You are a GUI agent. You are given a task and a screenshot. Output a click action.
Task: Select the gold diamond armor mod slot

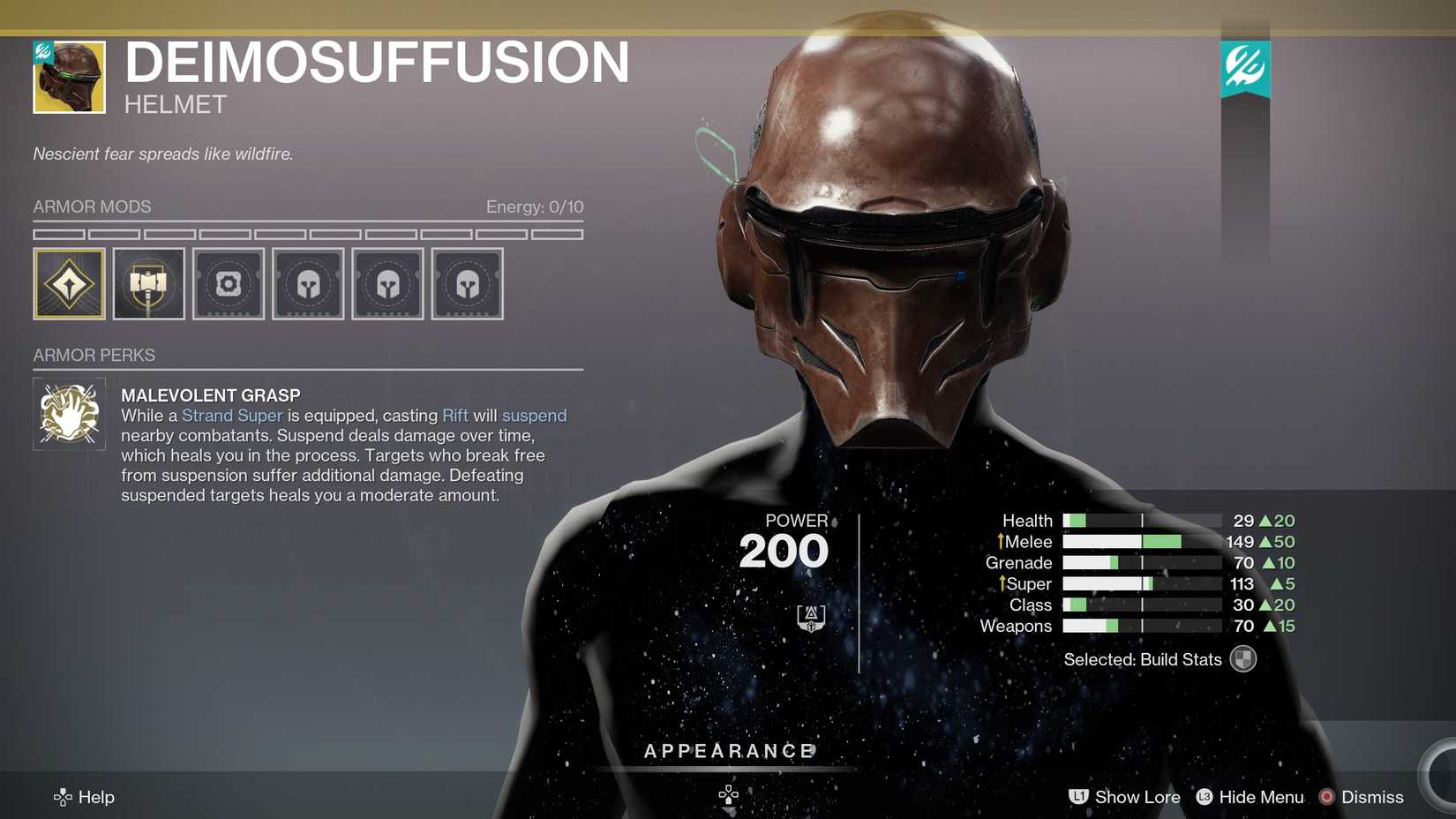click(69, 283)
